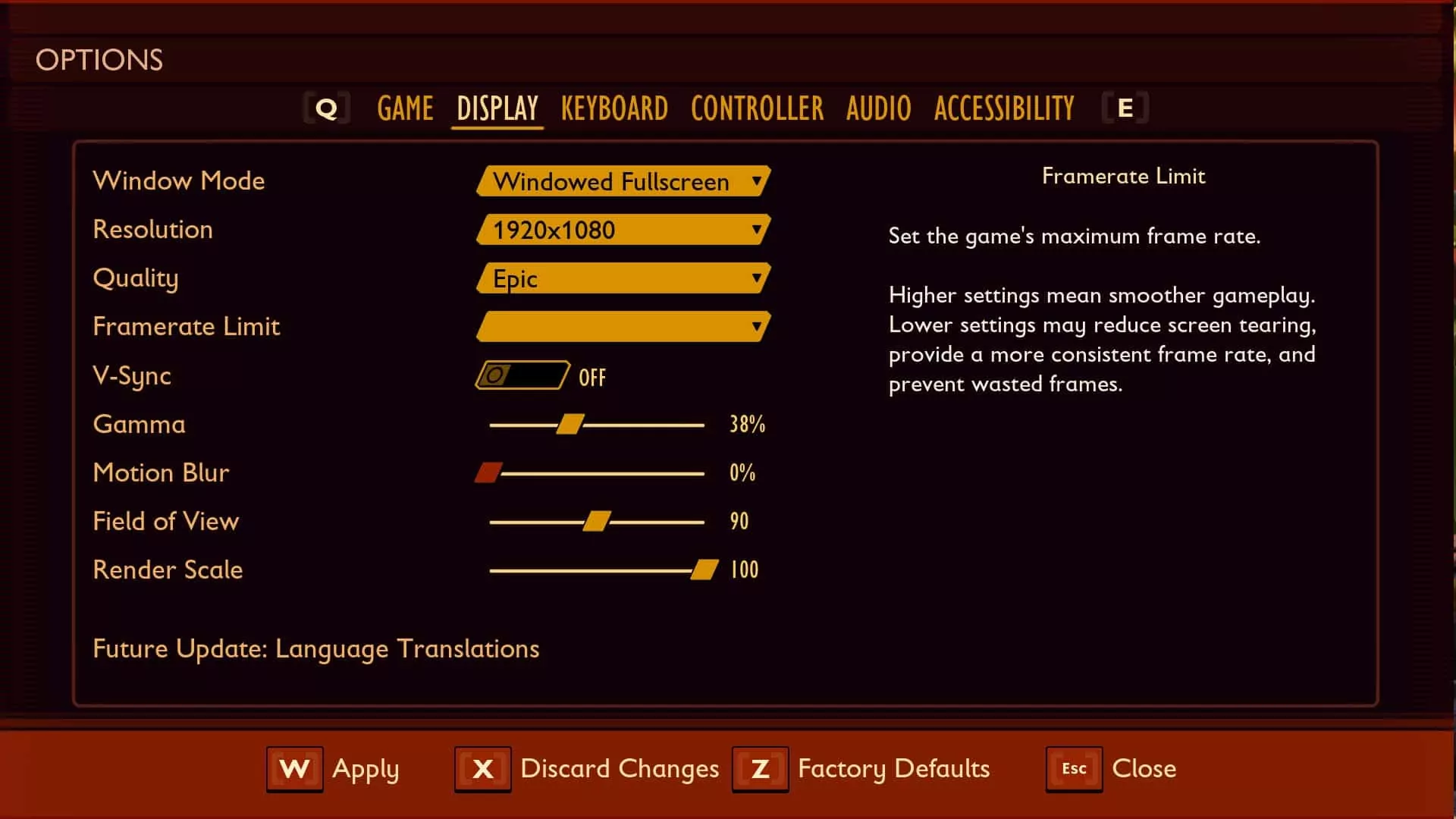
Task: Switch to the Accessibility tab
Action: coord(1004,108)
